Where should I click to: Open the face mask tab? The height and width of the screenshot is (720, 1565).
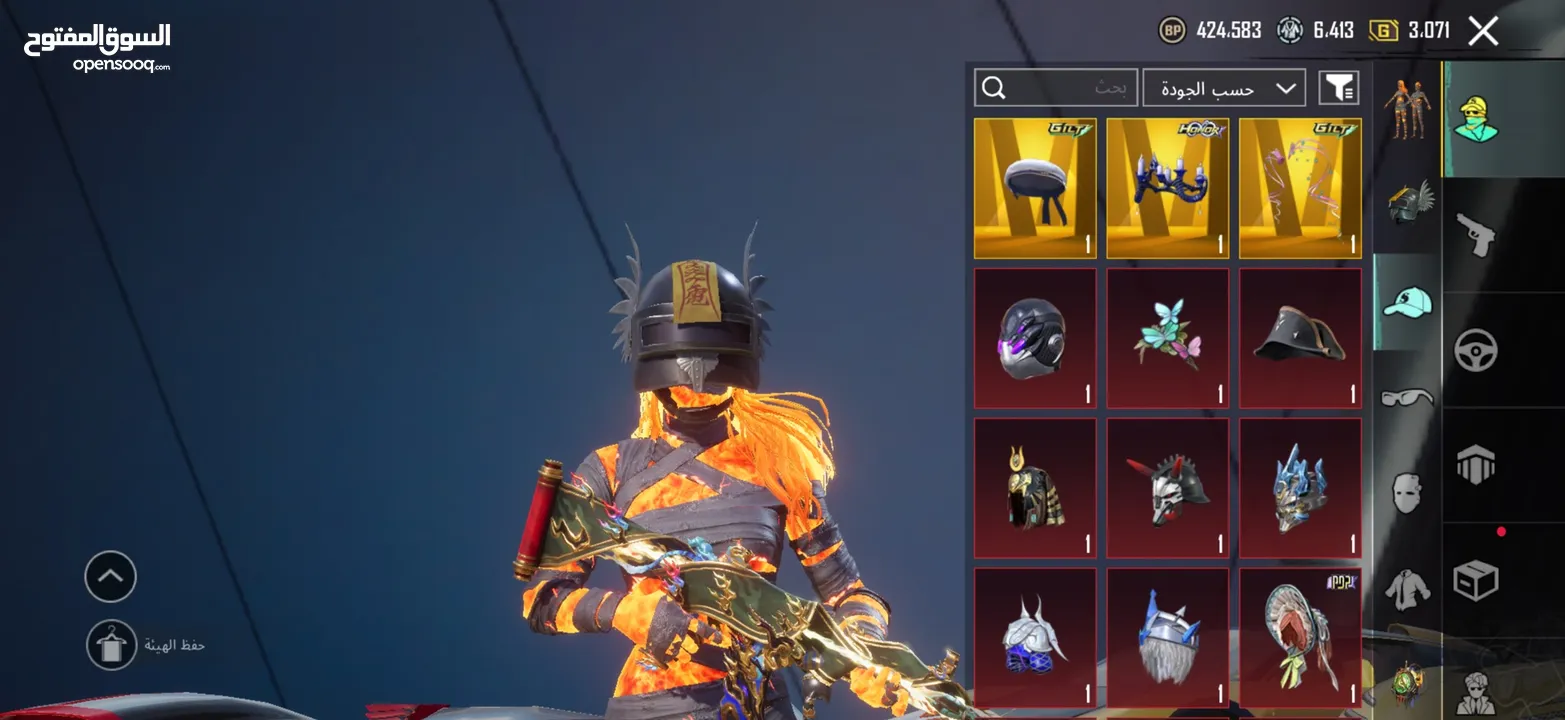pyautogui.click(x=1407, y=493)
